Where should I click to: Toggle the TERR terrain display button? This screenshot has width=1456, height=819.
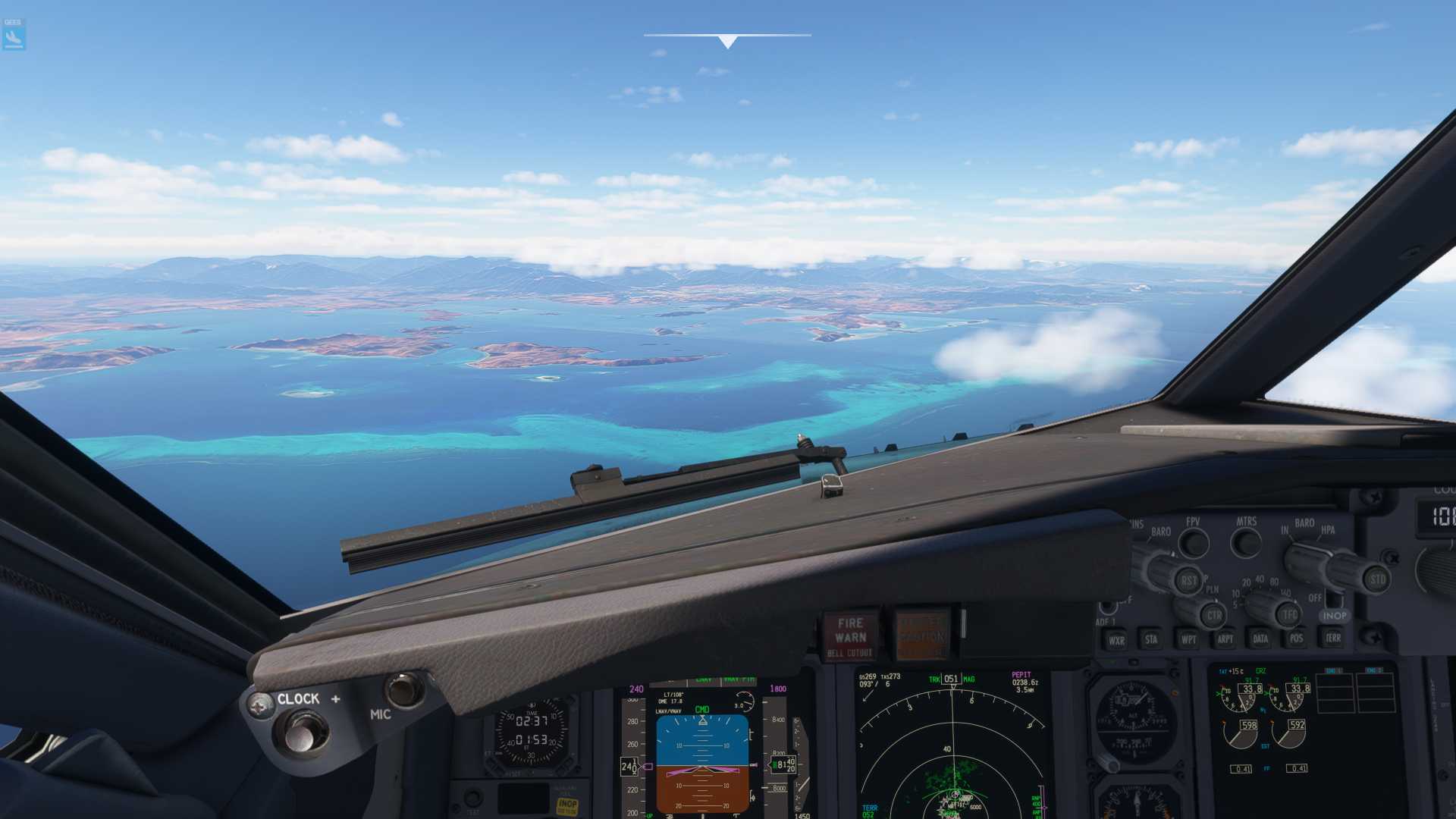[x=1333, y=637]
